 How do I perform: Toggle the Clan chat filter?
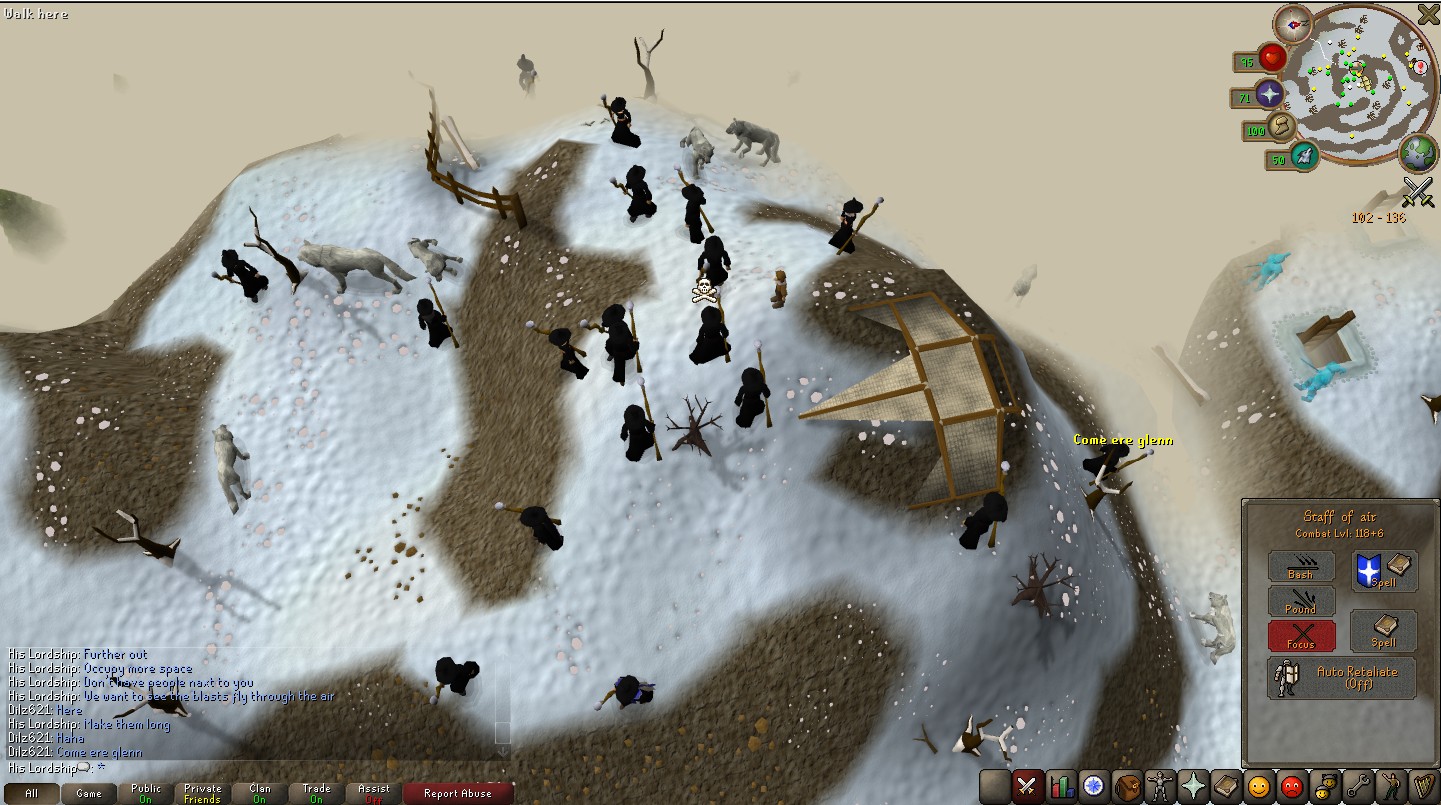pyautogui.click(x=260, y=794)
